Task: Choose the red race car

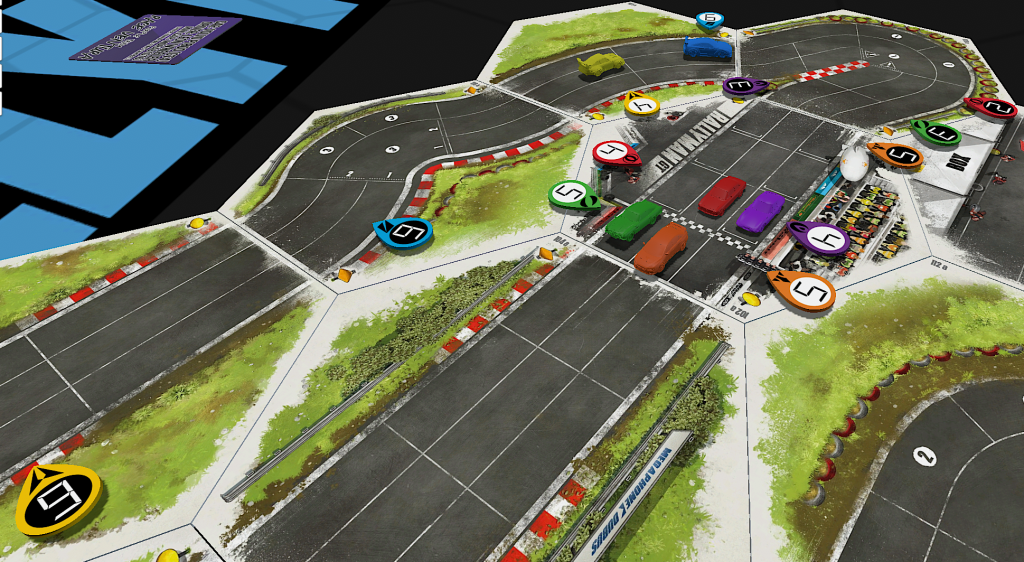Action: [x=722, y=195]
